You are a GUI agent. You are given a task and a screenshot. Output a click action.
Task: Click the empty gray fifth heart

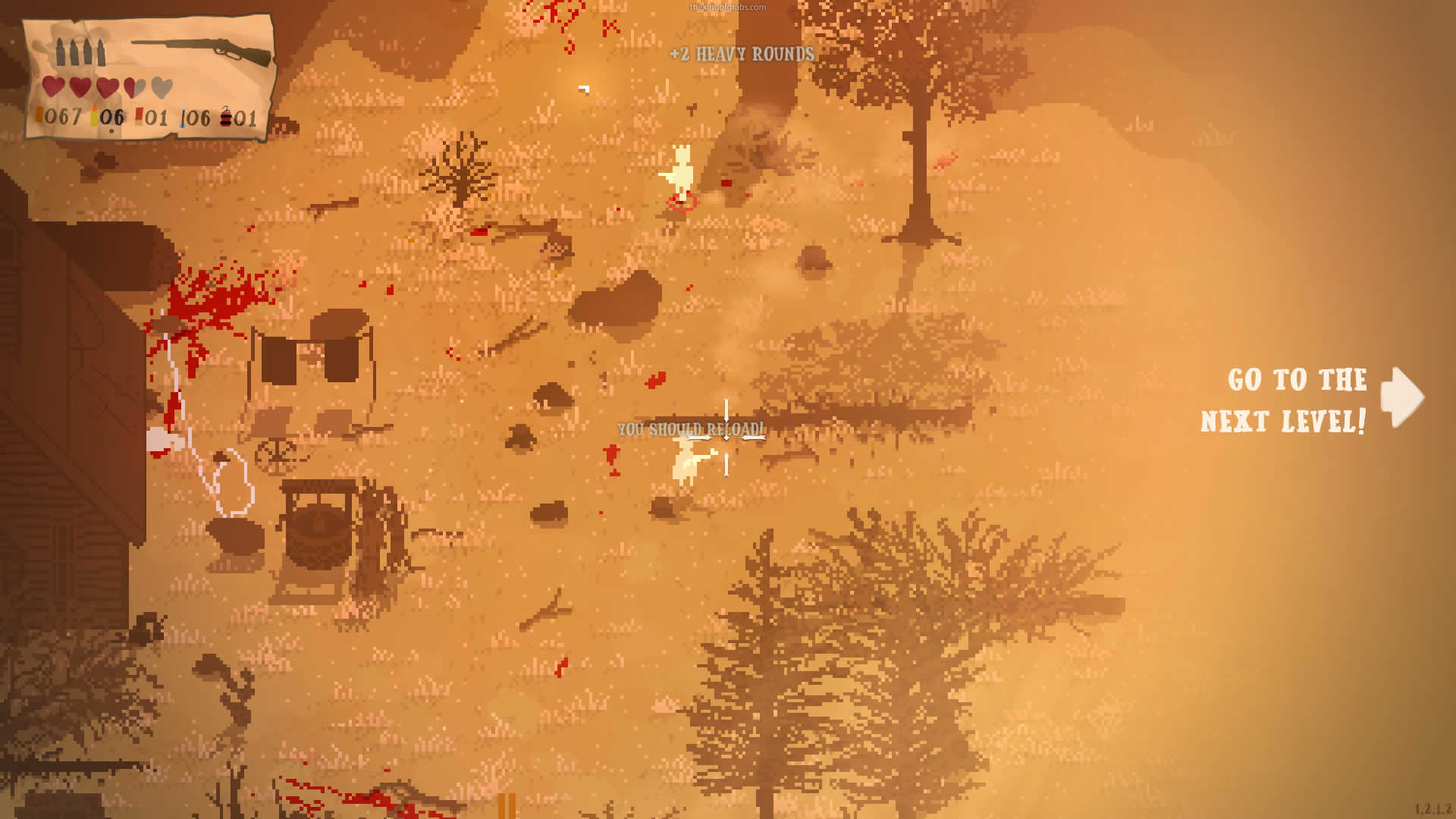pos(162,86)
